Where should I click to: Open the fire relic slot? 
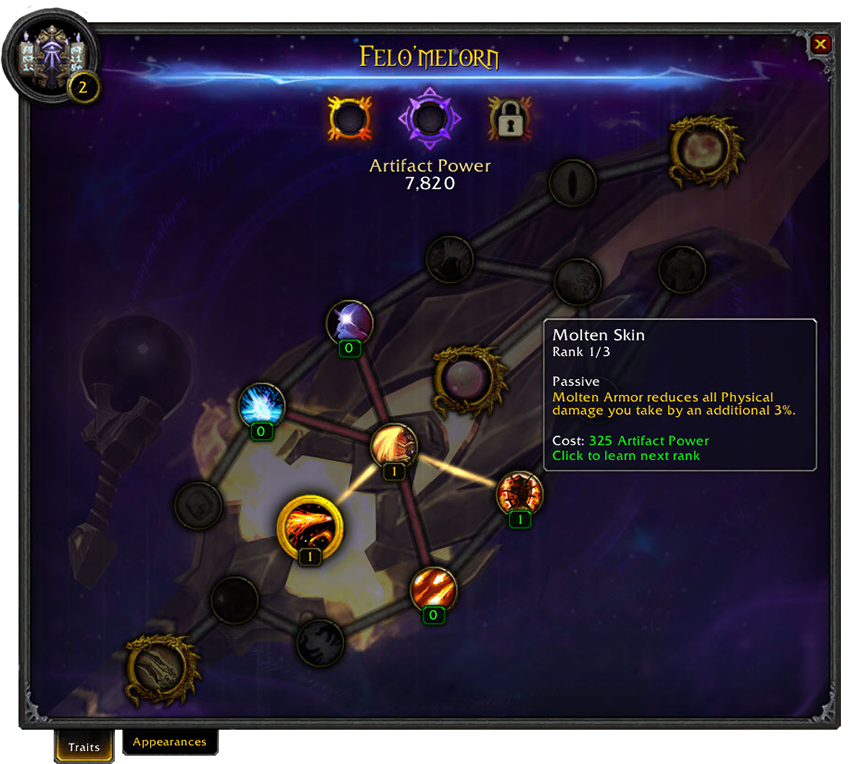(349, 119)
